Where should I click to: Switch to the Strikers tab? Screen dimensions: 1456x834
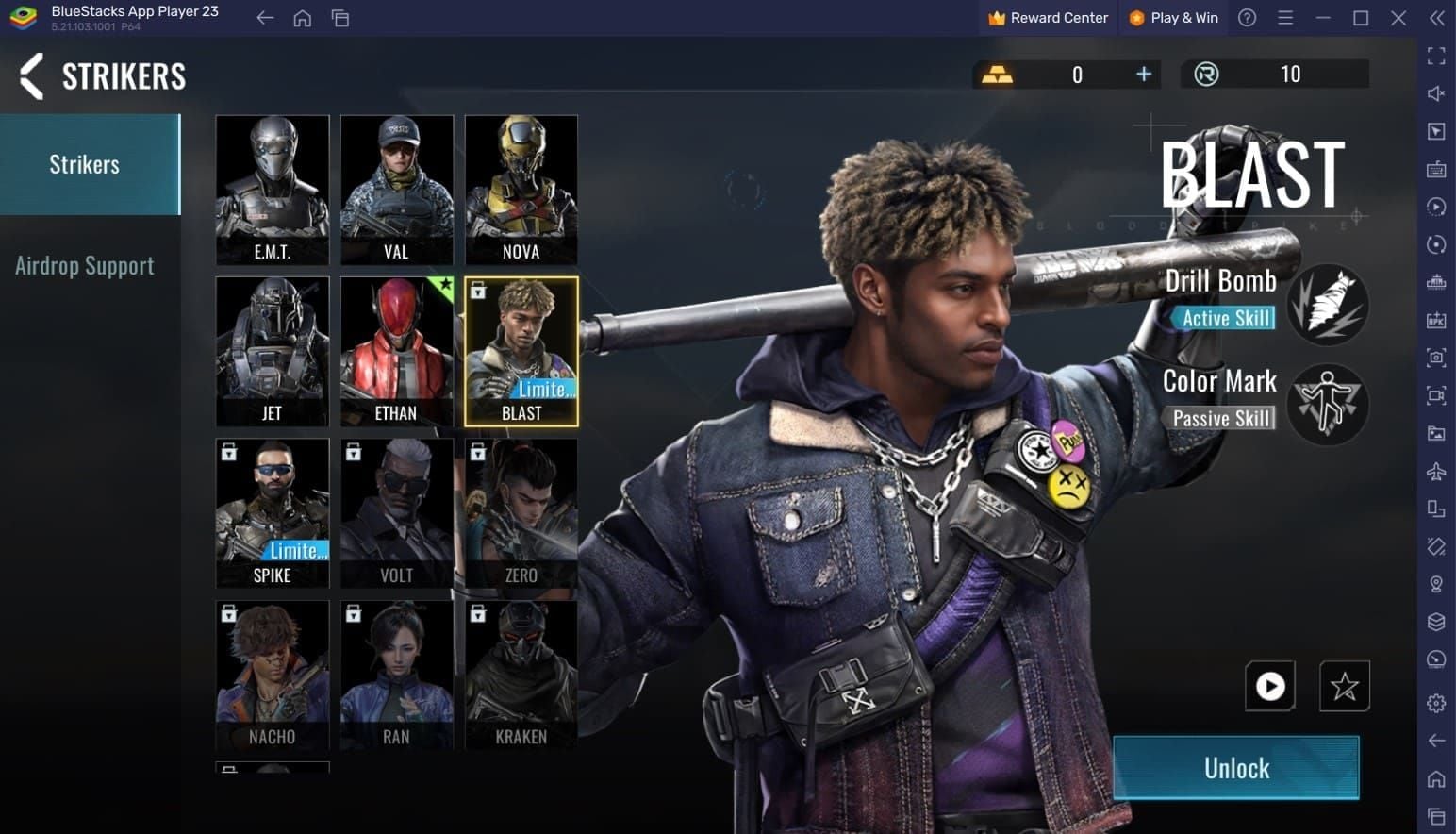[84, 163]
